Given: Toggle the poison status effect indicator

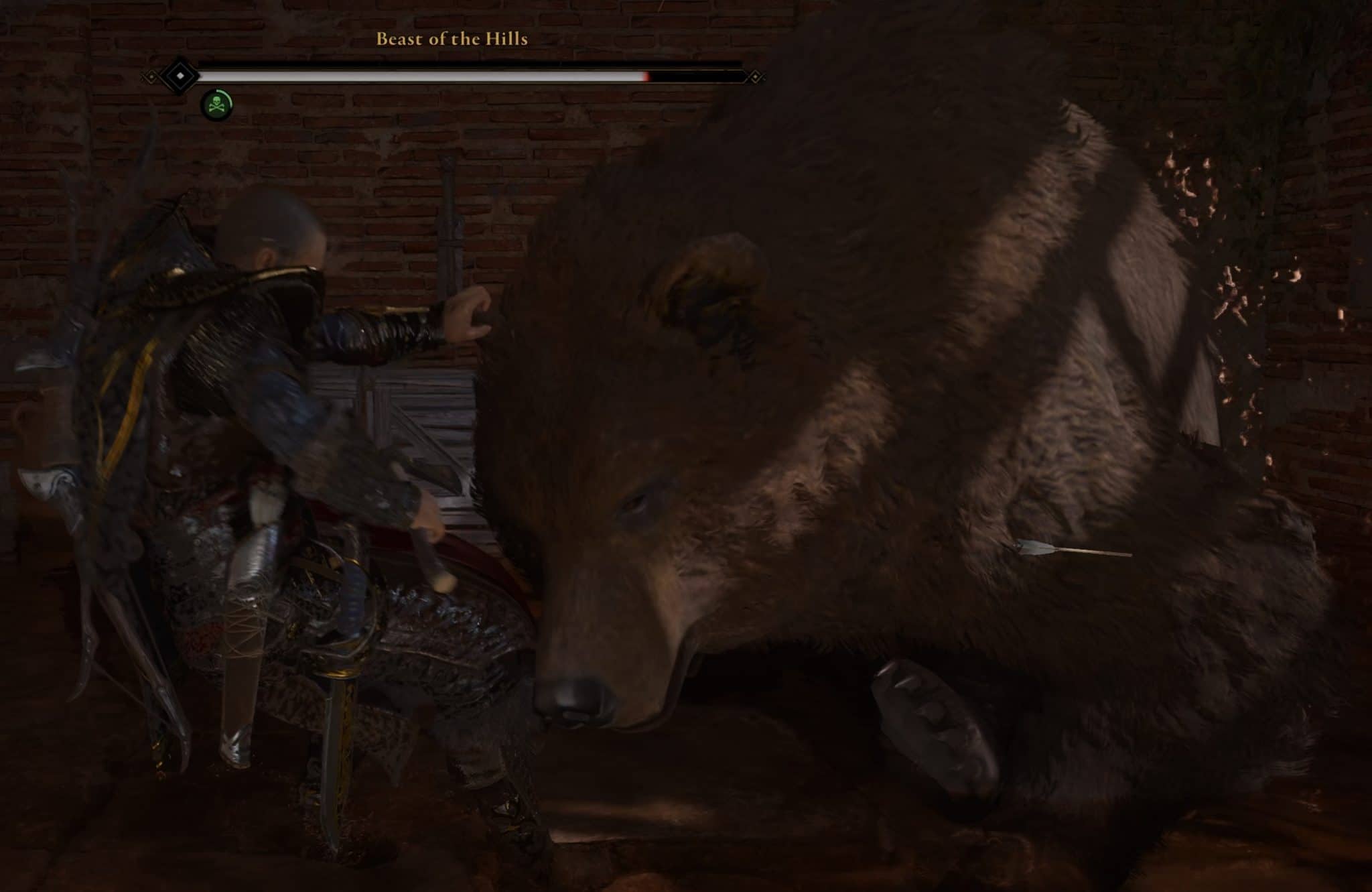Looking at the screenshot, I should click(216, 103).
